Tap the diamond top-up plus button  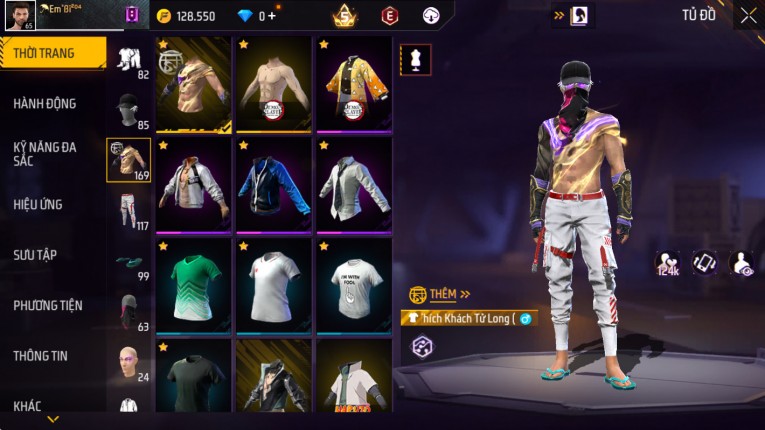(270, 16)
